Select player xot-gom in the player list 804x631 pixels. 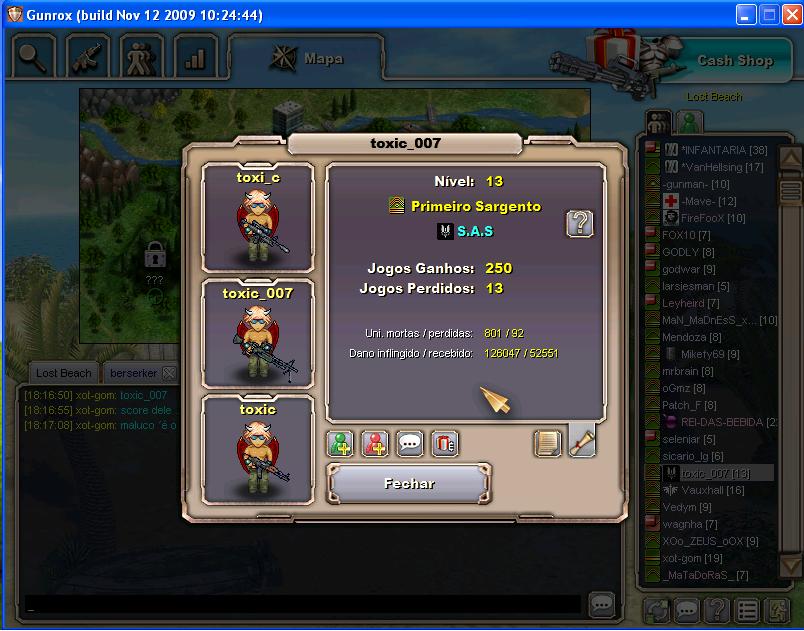tap(681, 558)
